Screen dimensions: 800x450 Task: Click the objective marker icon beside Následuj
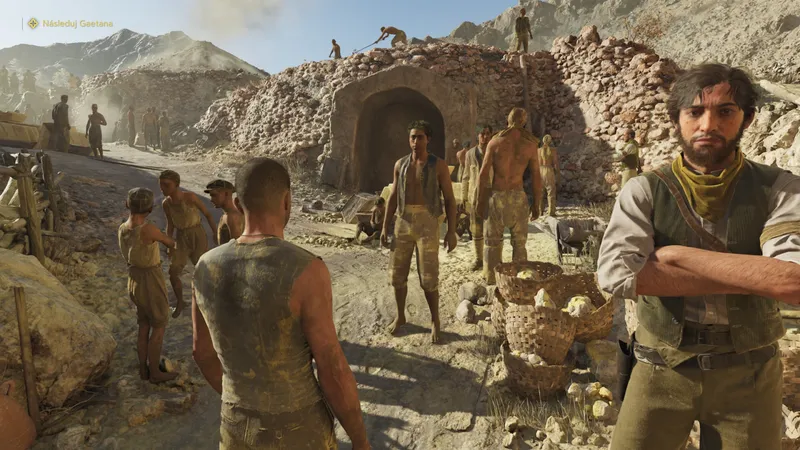(33, 23)
